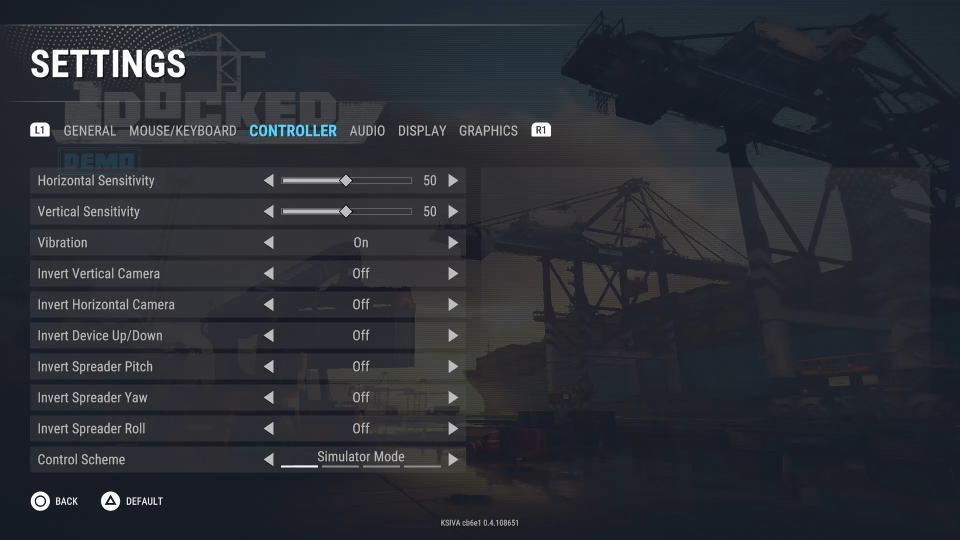Select previous Control Scheme with left arrow
This screenshot has height=540, width=960.
coord(268,460)
